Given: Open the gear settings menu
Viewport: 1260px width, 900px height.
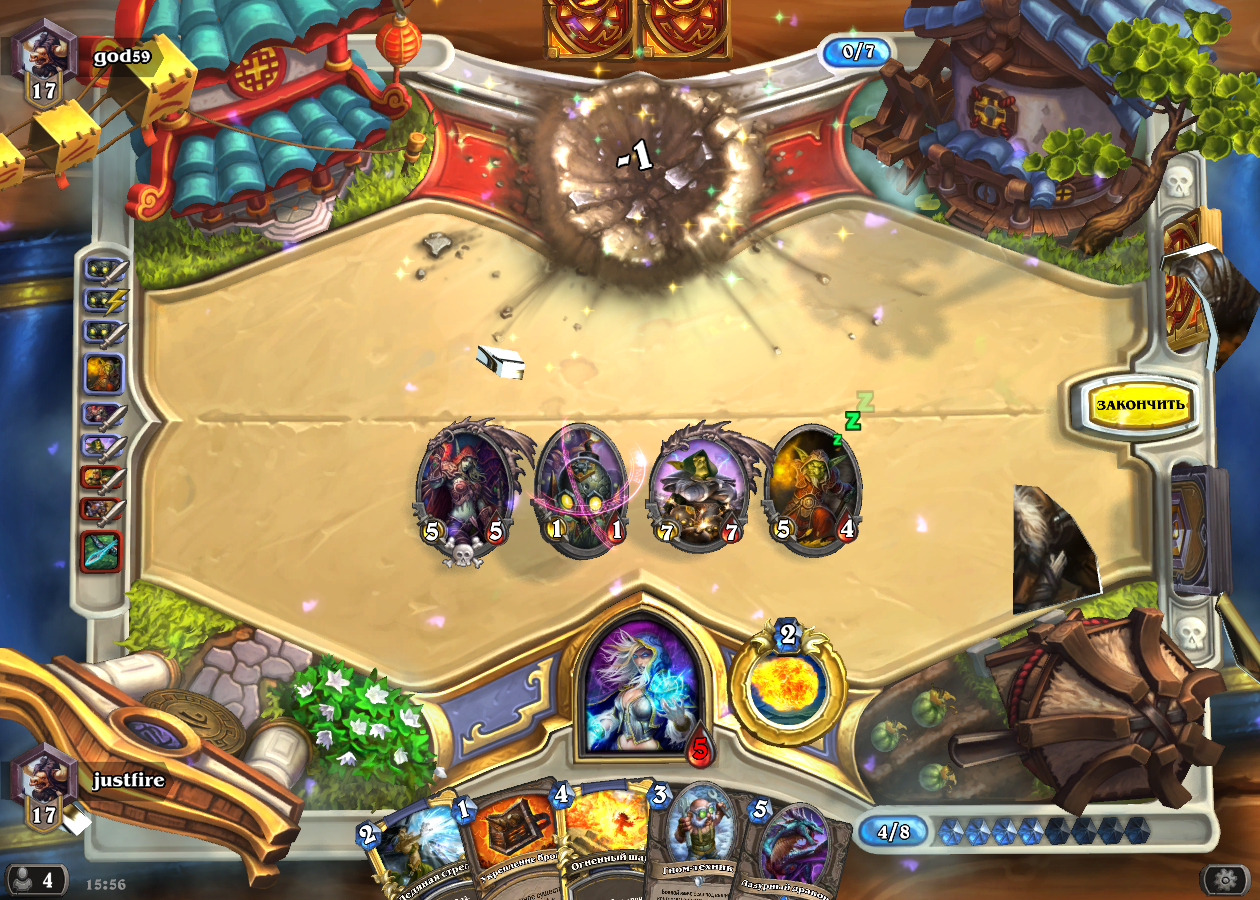Looking at the screenshot, I should [1225, 880].
